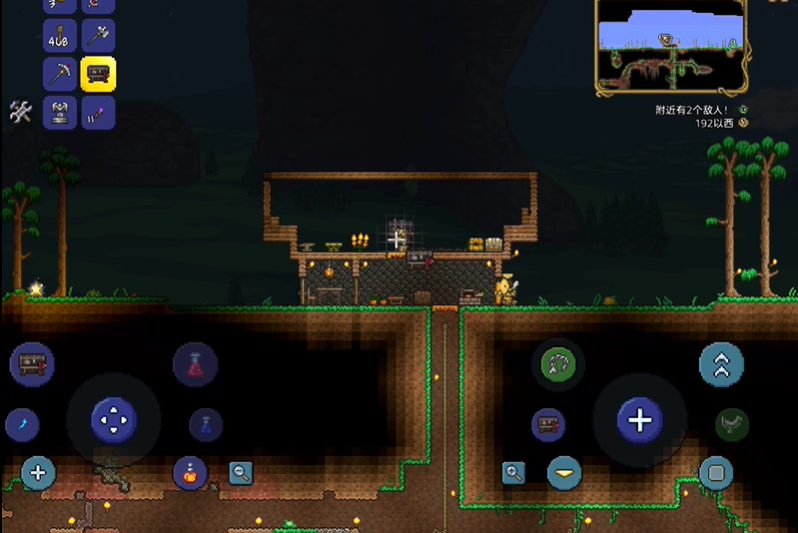Choose the purple torch hotbar slot
The width and height of the screenshot is (798, 533).
(98, 111)
